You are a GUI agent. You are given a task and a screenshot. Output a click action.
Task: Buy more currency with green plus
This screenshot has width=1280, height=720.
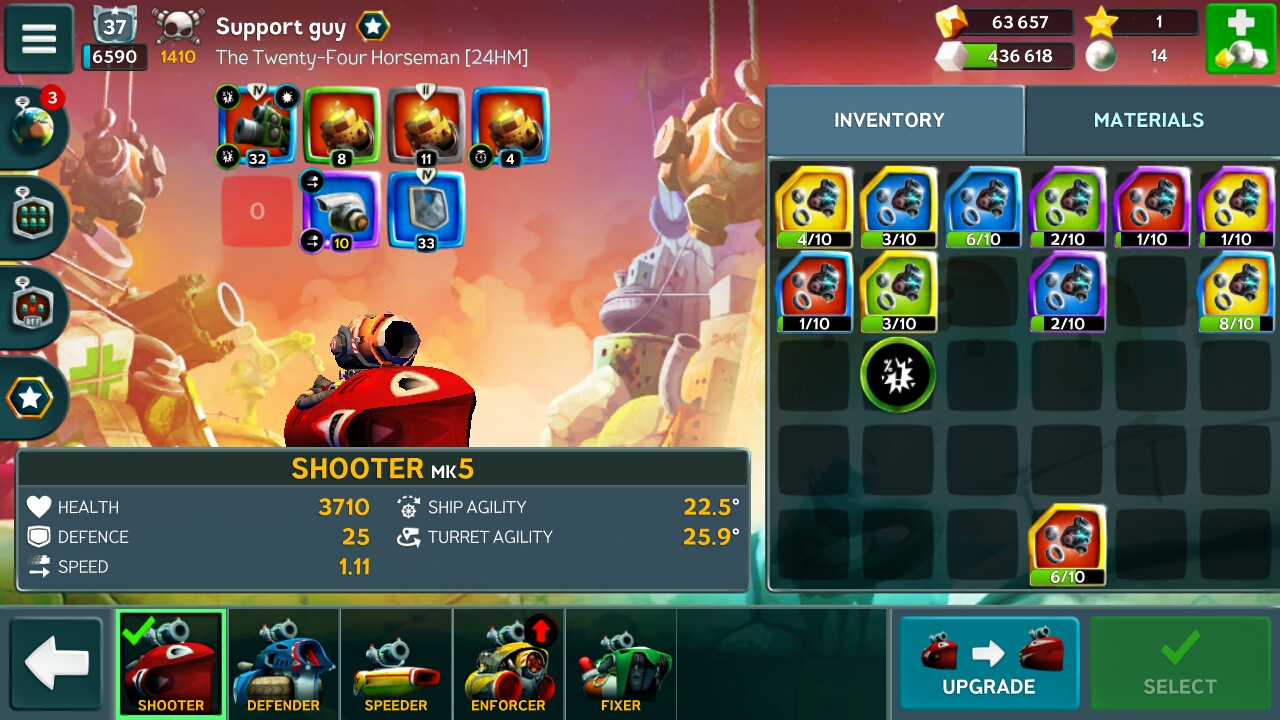pos(1240,39)
